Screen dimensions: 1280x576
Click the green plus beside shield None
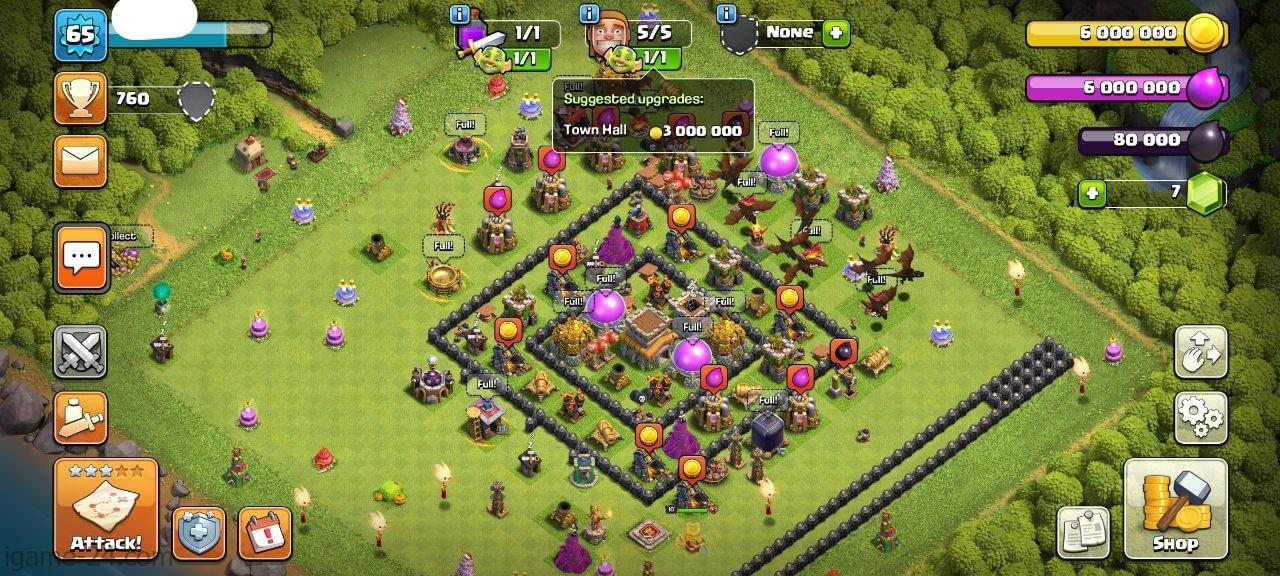(x=835, y=33)
